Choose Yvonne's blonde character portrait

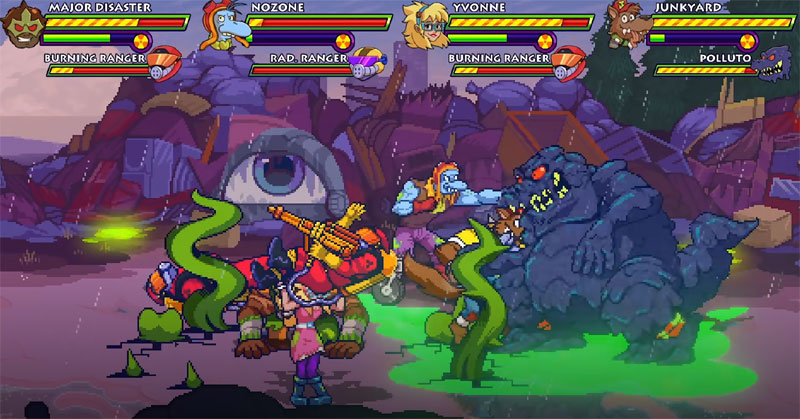pyautogui.click(x=423, y=25)
